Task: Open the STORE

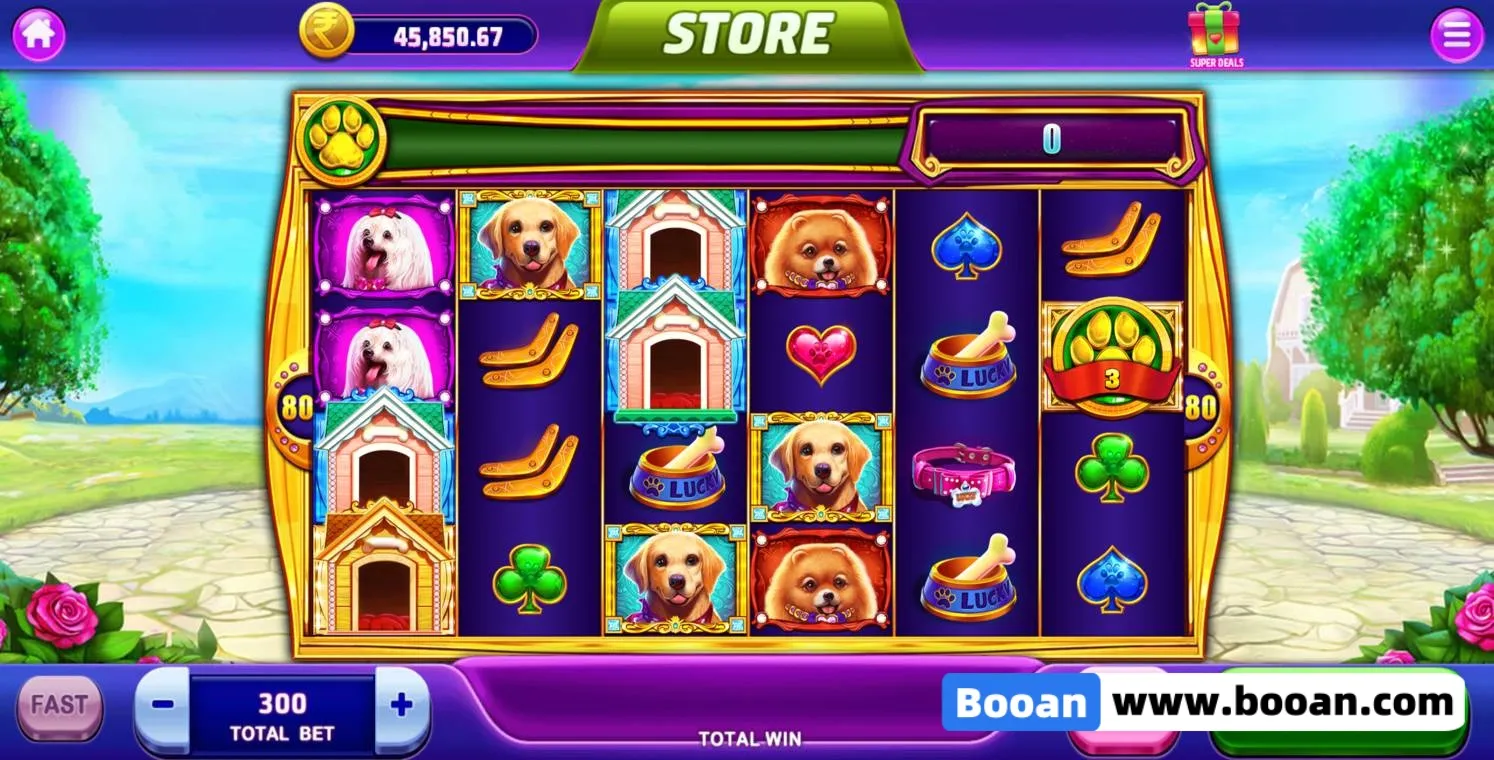Action: [x=747, y=35]
